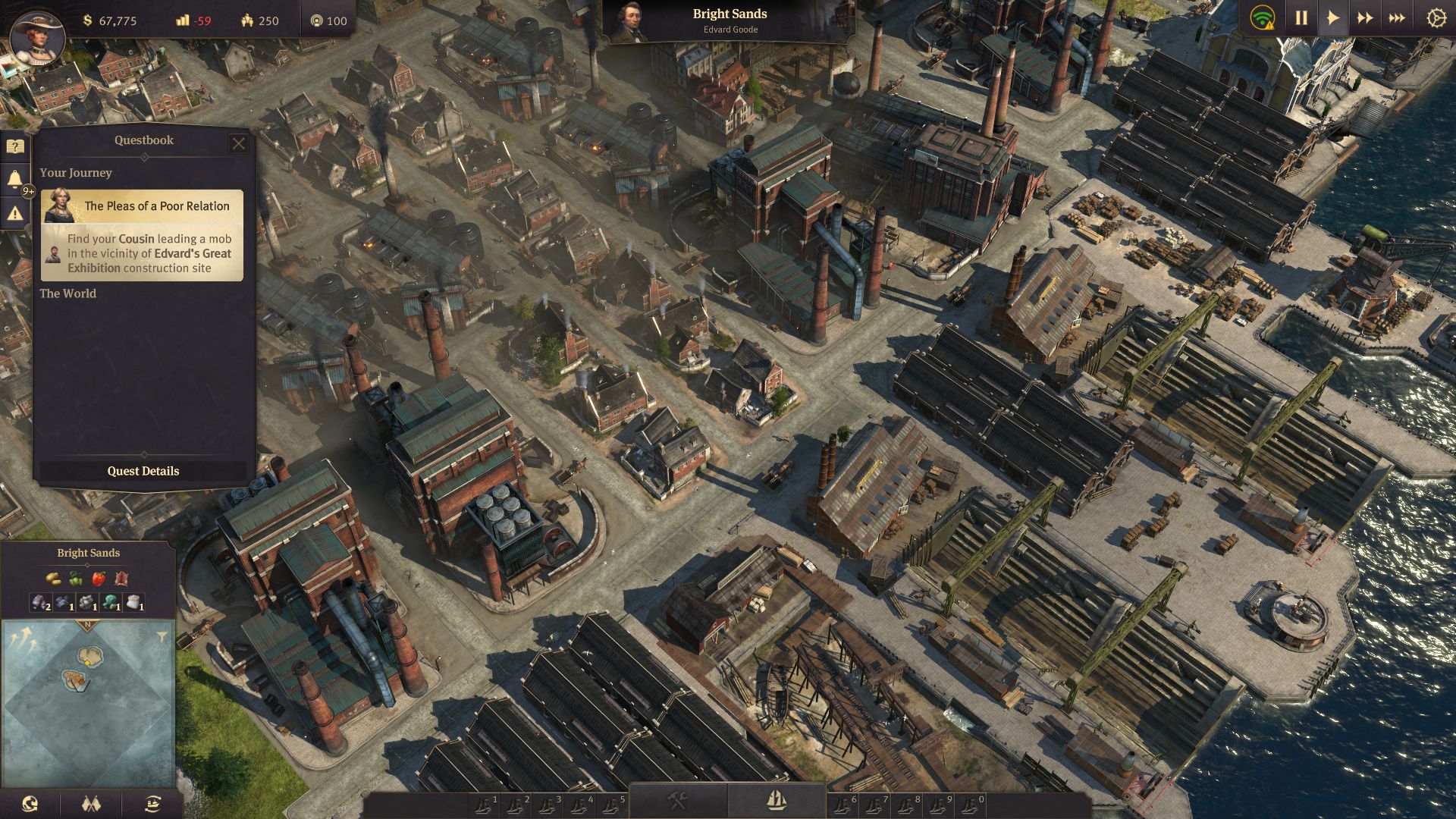
Task: Check the online connection status icon
Action: tap(1263, 18)
